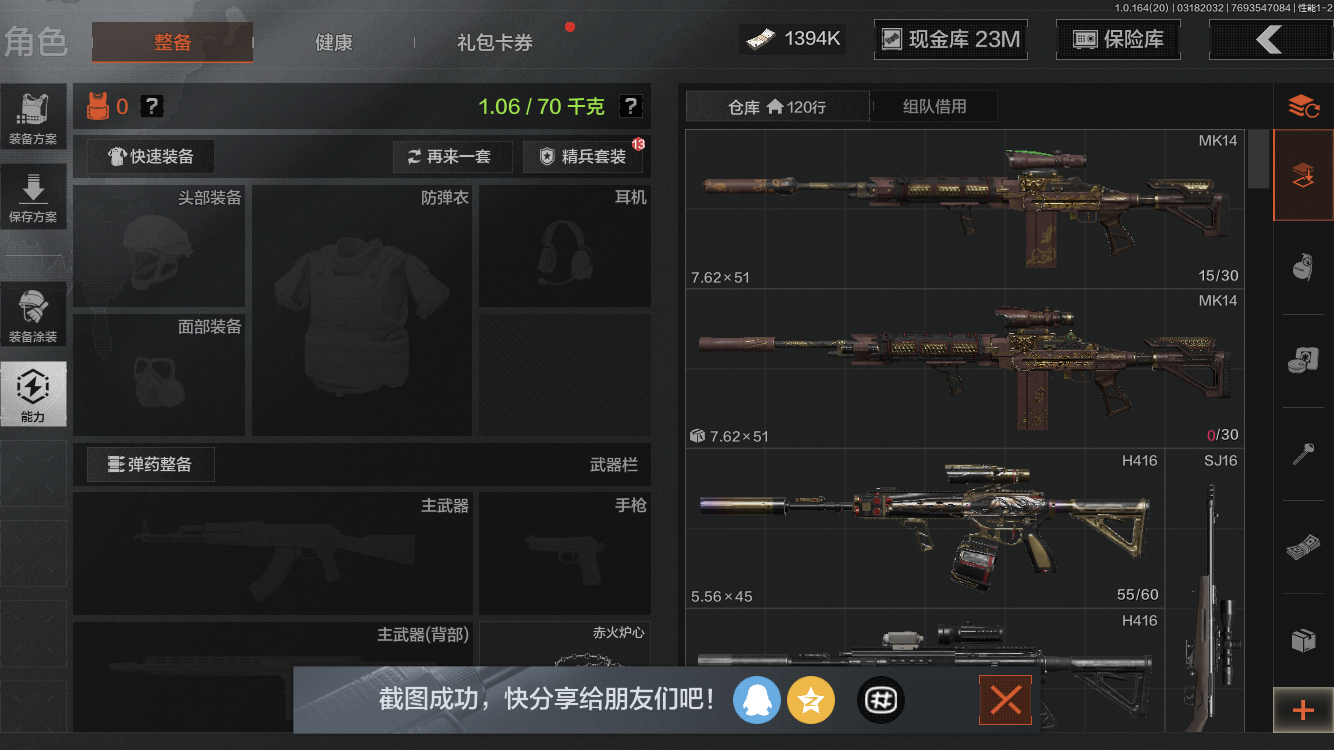Share the screenshot via the QQ icon
This screenshot has width=1334, height=750.
click(757, 700)
